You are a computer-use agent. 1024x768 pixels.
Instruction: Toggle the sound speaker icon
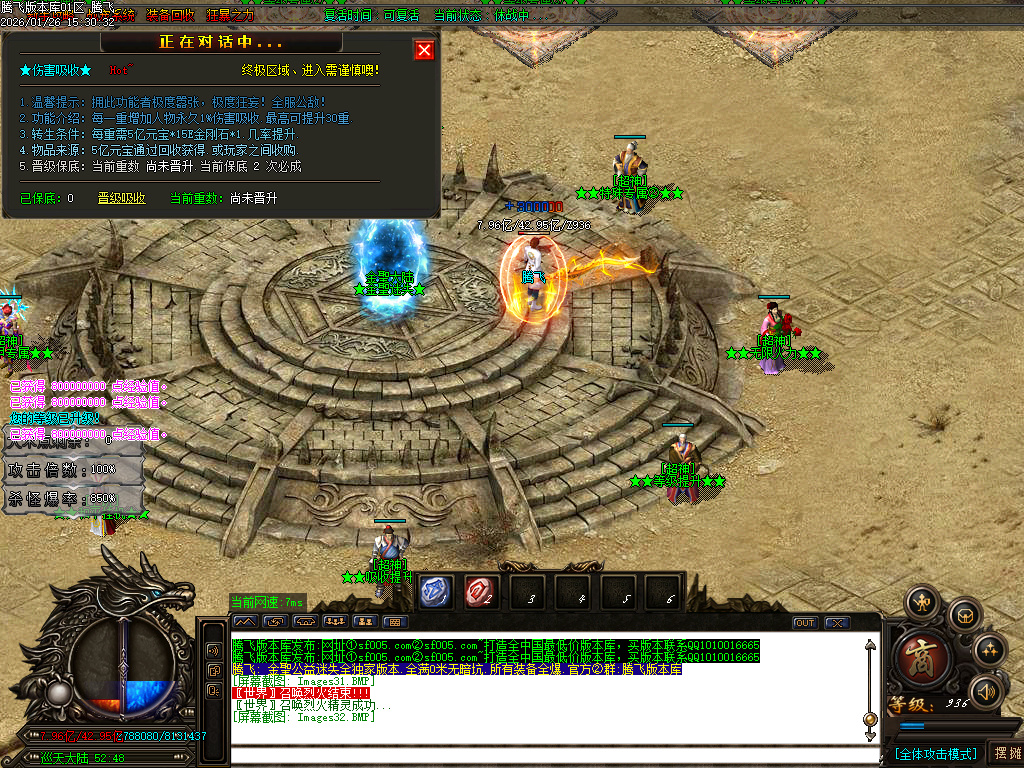click(x=987, y=690)
